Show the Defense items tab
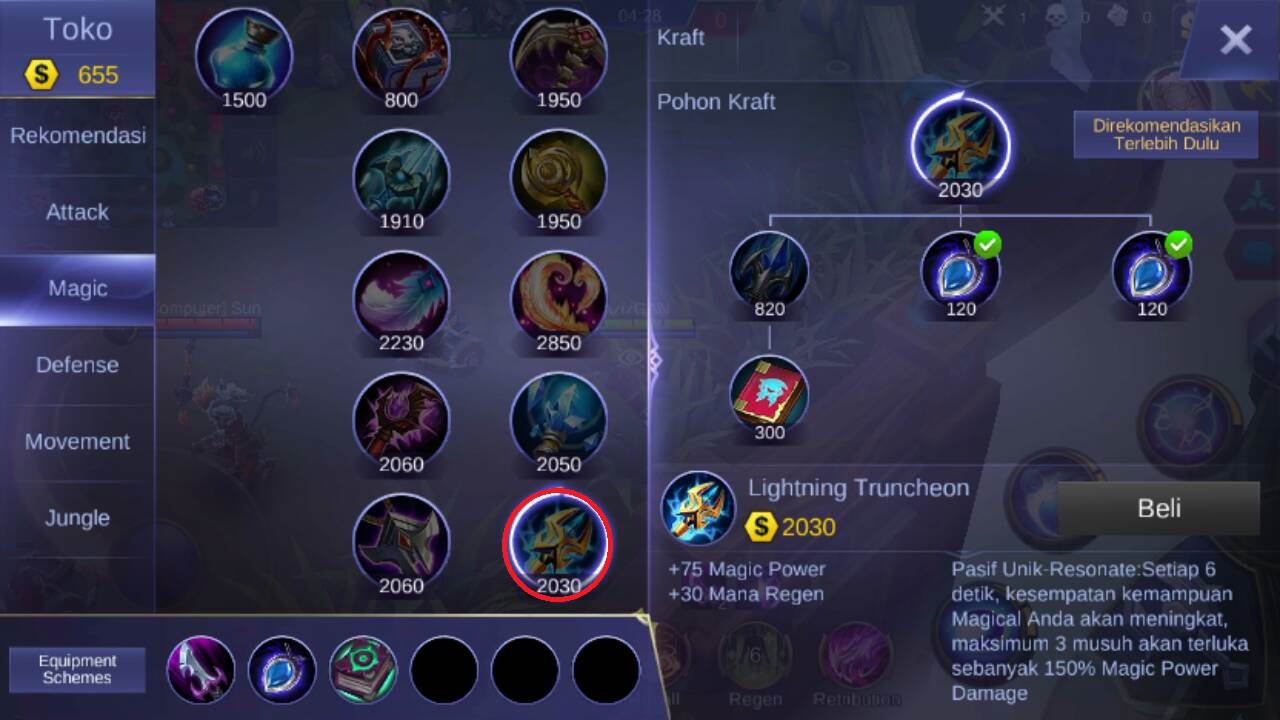Image resolution: width=1280 pixels, height=720 pixels. pos(78,365)
